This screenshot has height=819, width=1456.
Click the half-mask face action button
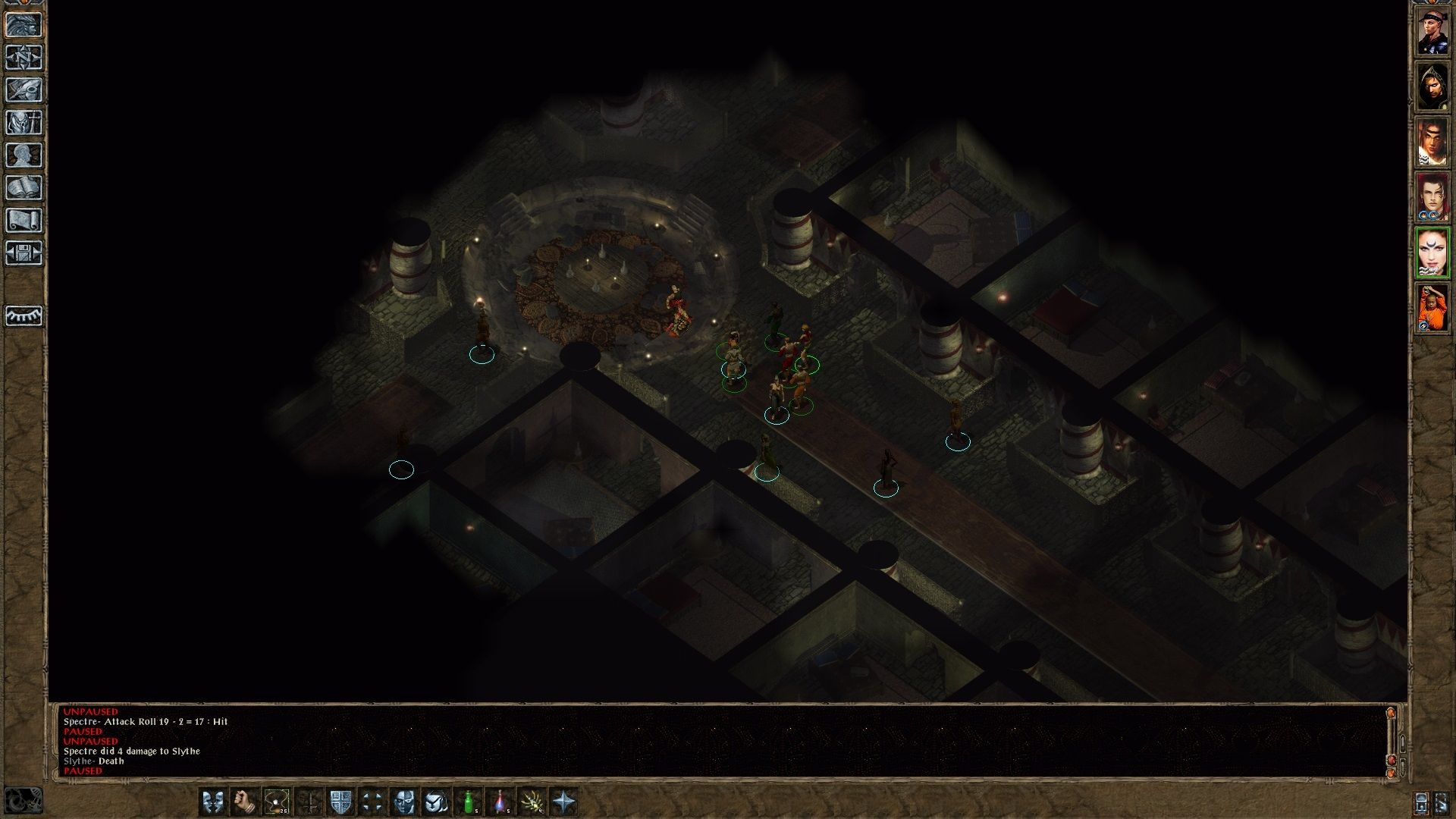tap(405, 802)
